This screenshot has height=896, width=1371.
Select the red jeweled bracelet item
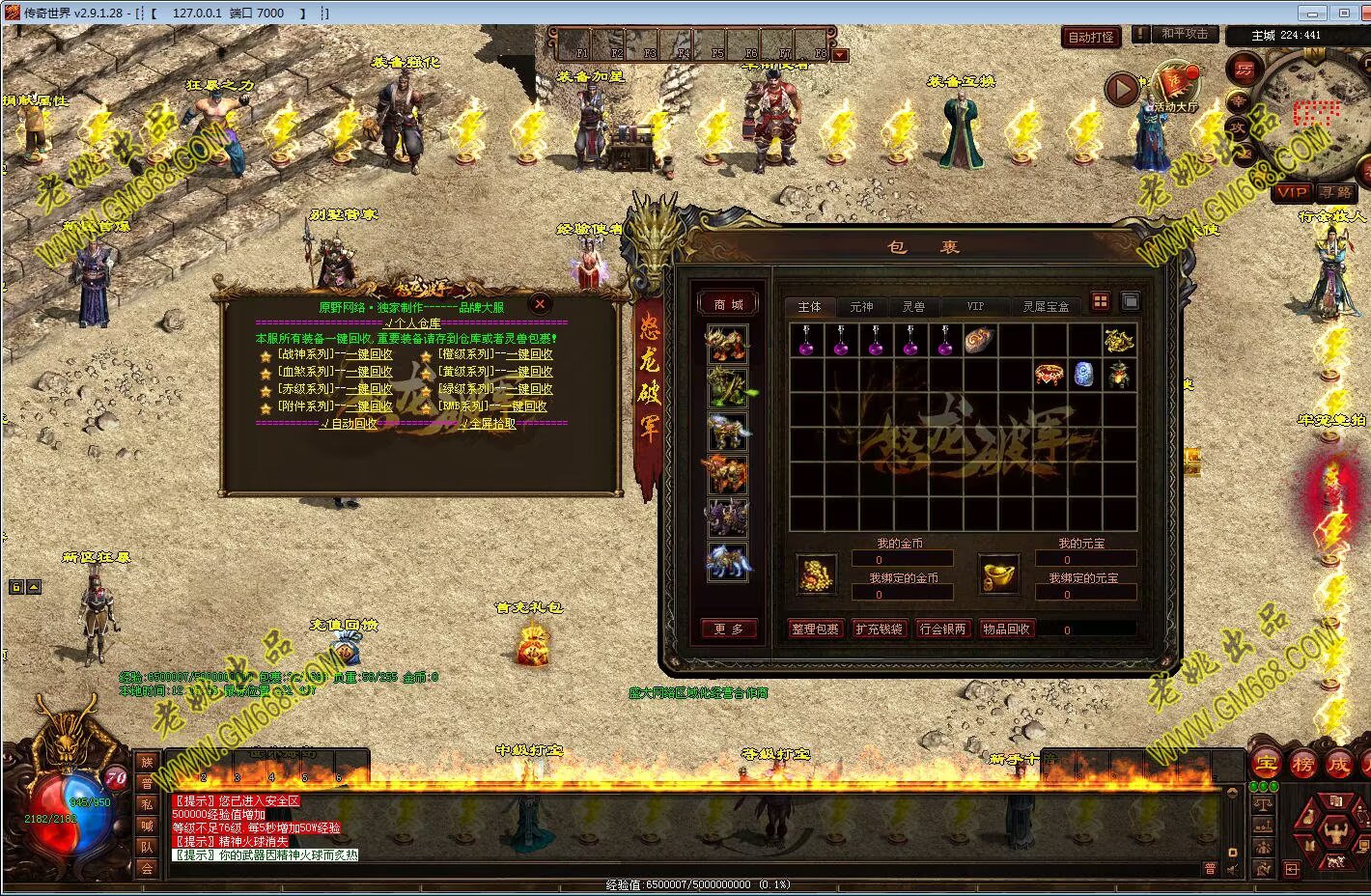1049,374
